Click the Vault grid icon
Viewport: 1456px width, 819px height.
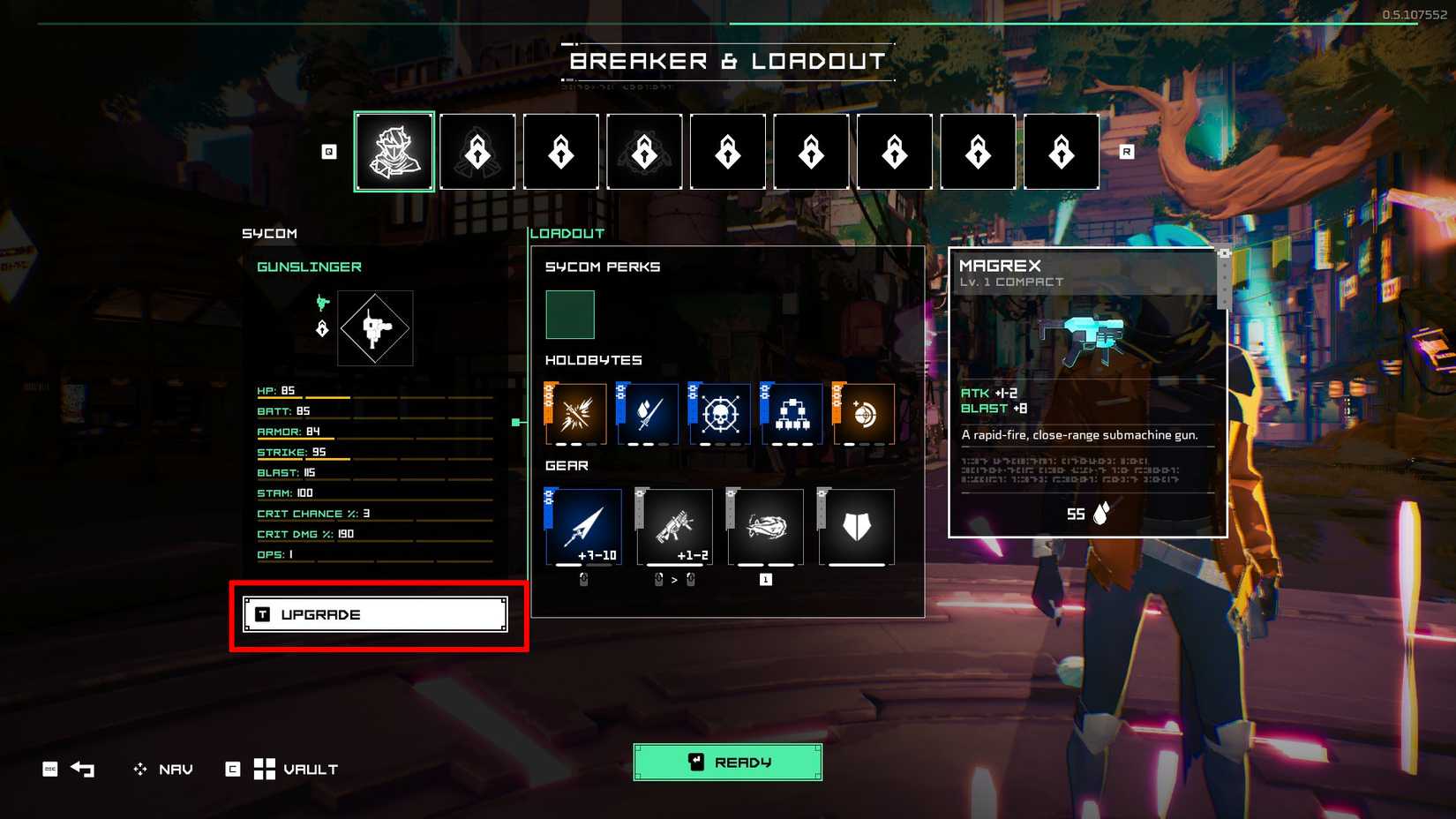pos(263,769)
